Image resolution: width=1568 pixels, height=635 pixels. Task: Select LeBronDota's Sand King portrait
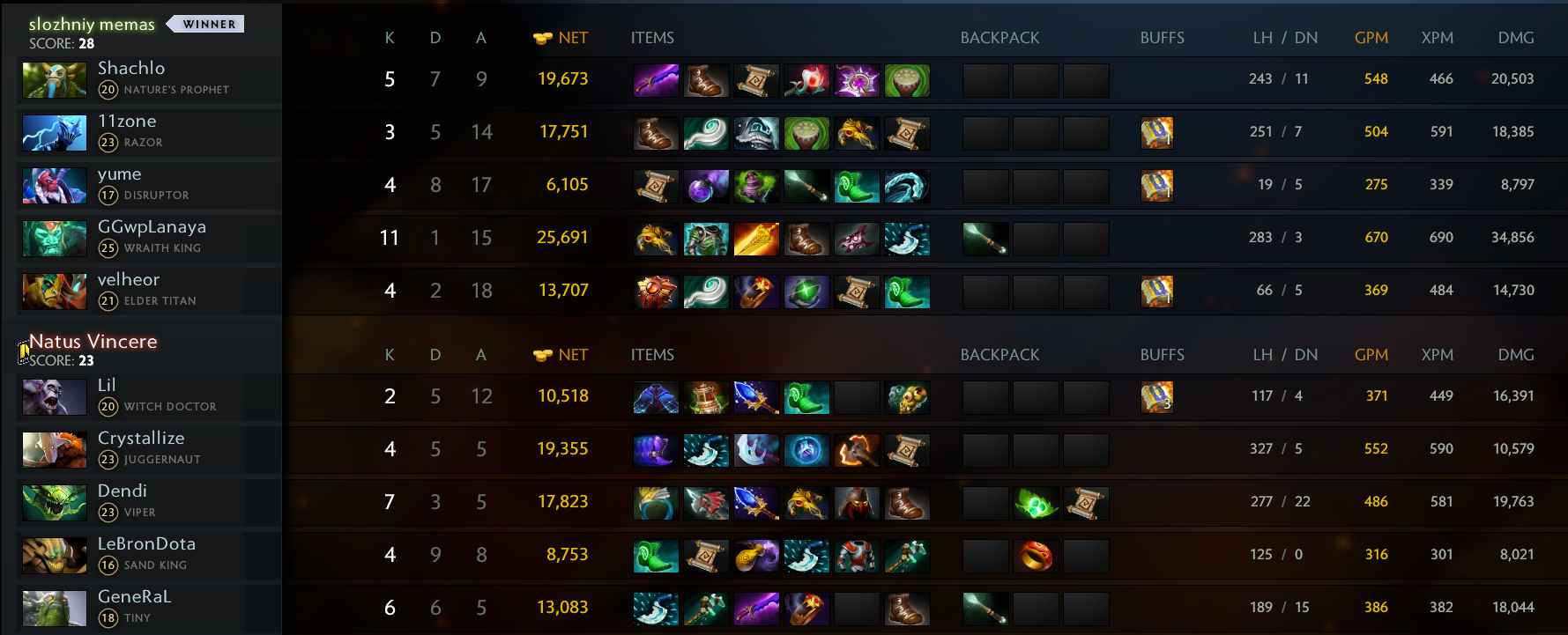point(54,556)
